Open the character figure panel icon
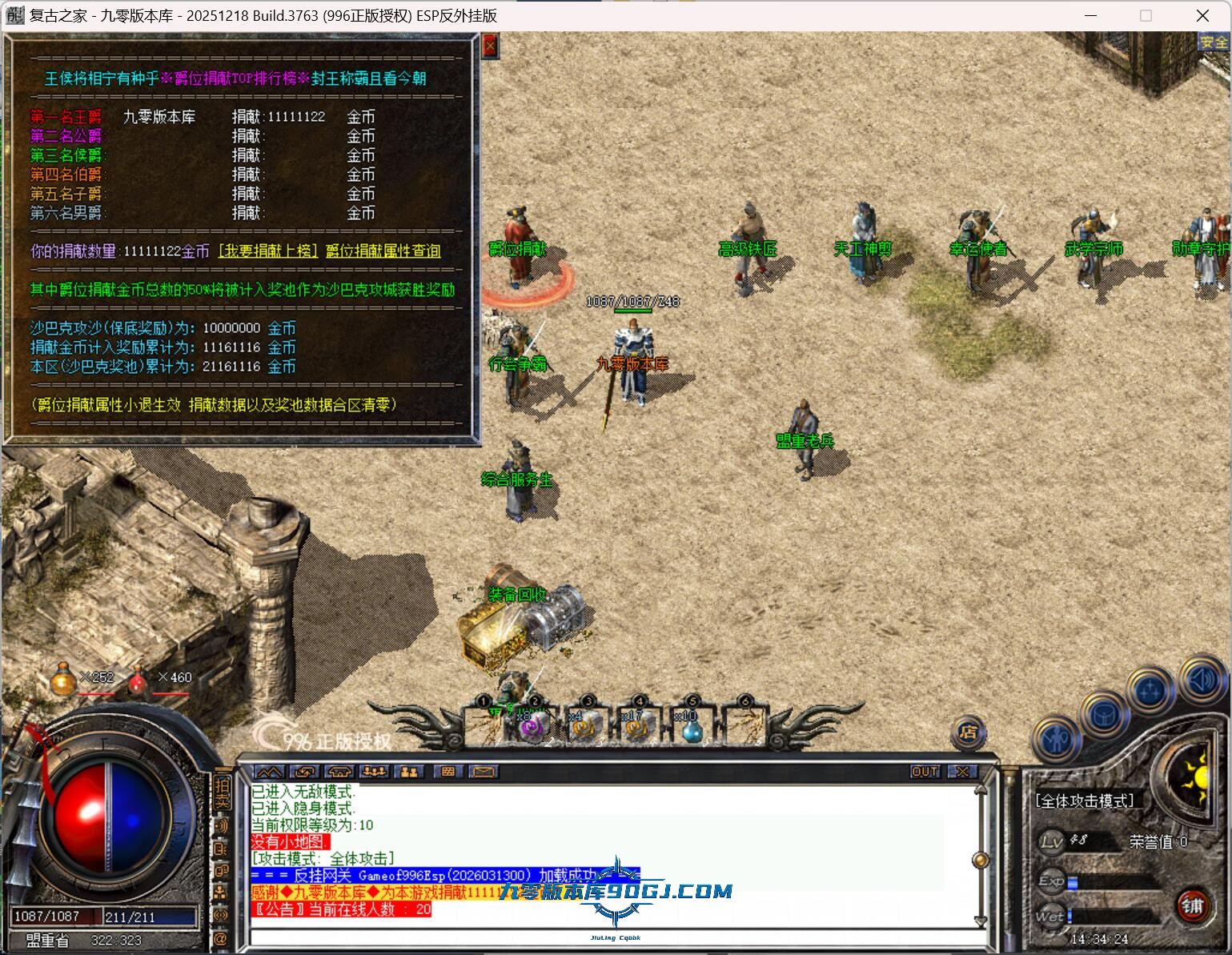This screenshot has height=955, width=1232. click(x=1056, y=740)
